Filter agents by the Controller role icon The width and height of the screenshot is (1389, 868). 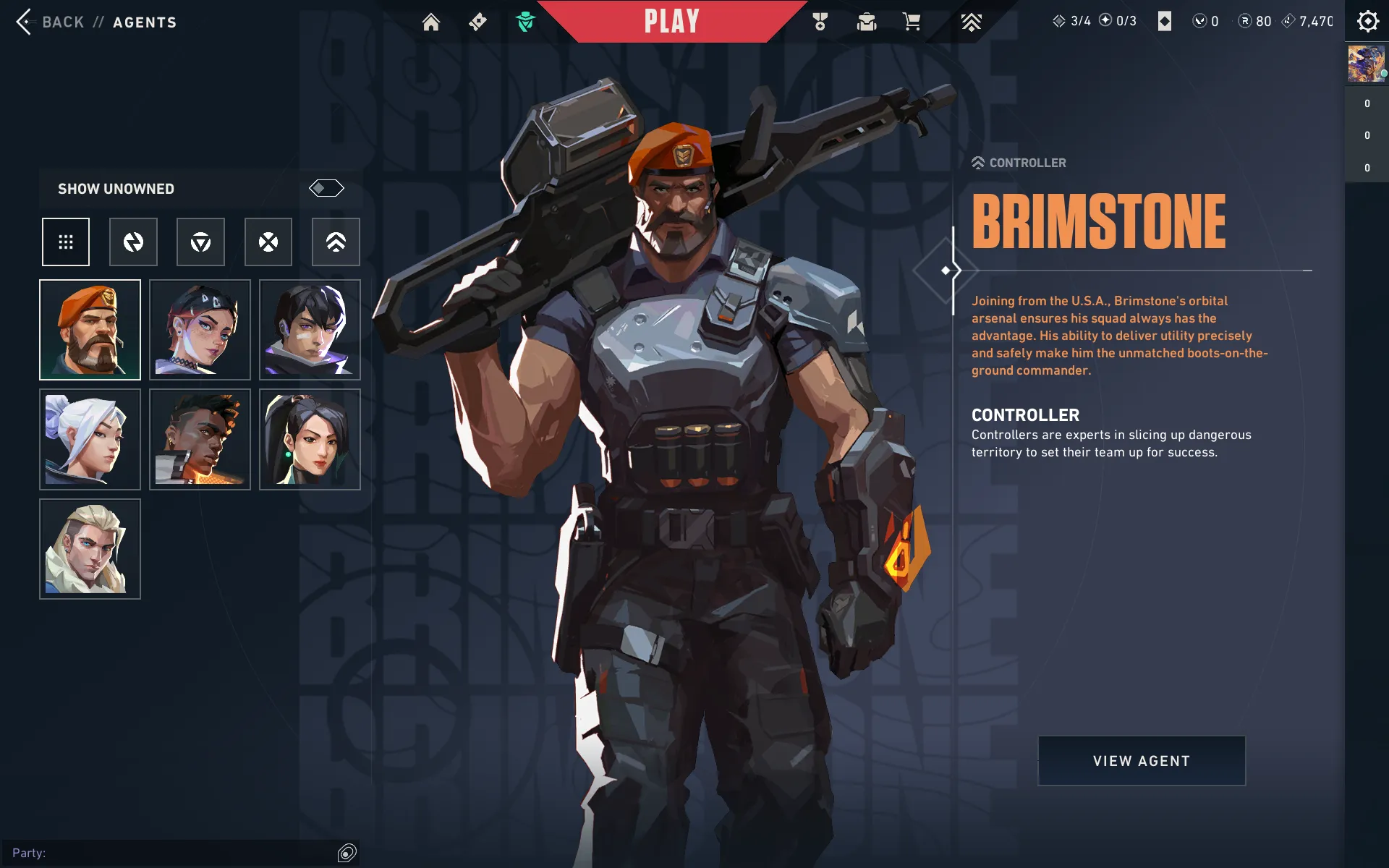pos(336,242)
